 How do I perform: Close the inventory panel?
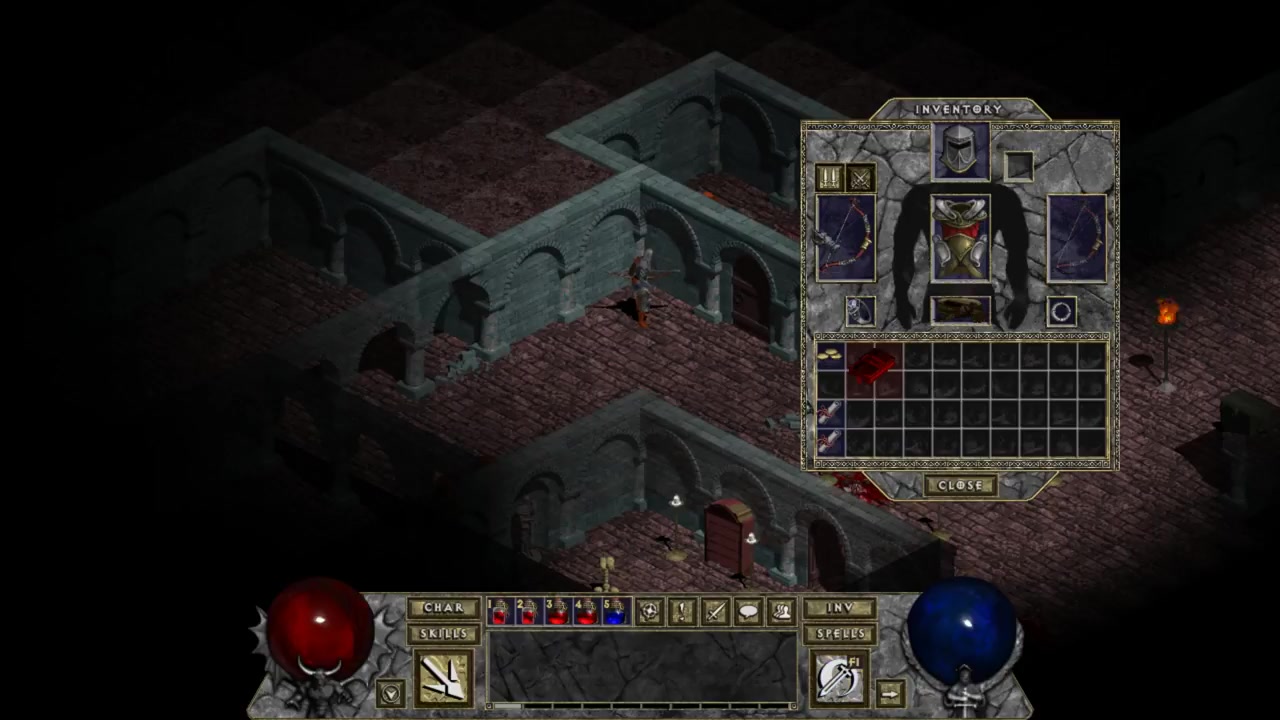(960, 485)
